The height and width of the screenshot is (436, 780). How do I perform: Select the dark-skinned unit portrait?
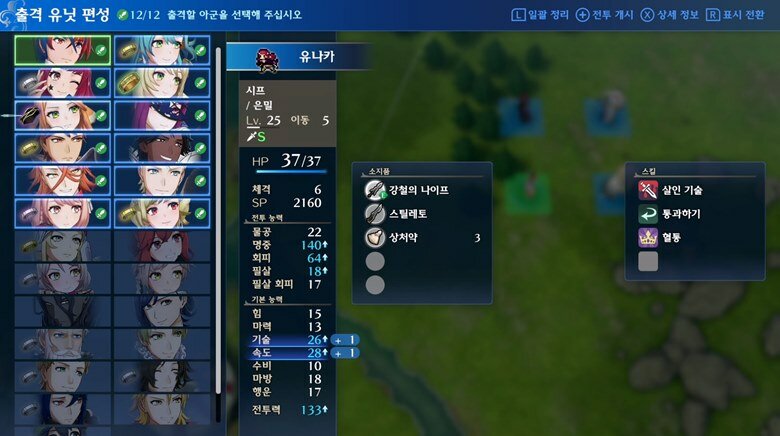click(x=161, y=148)
